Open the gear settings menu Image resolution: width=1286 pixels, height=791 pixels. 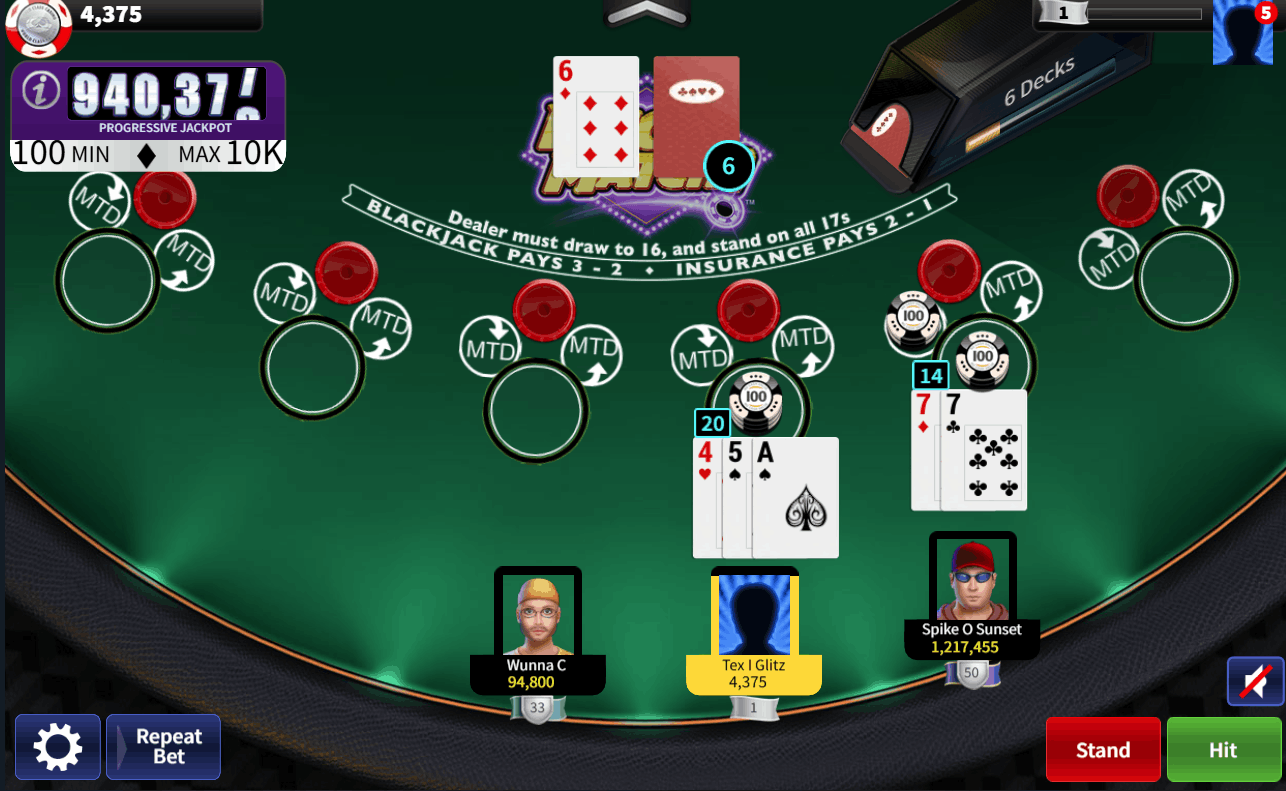click(57, 746)
